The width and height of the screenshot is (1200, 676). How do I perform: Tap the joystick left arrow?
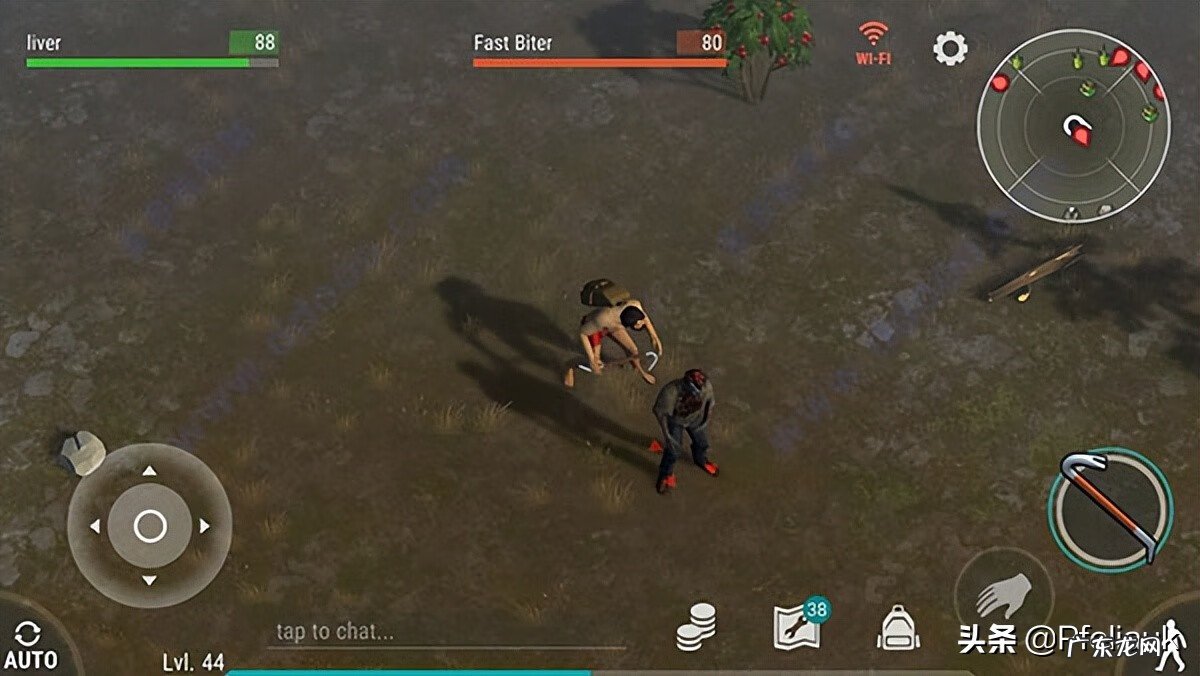[95, 525]
